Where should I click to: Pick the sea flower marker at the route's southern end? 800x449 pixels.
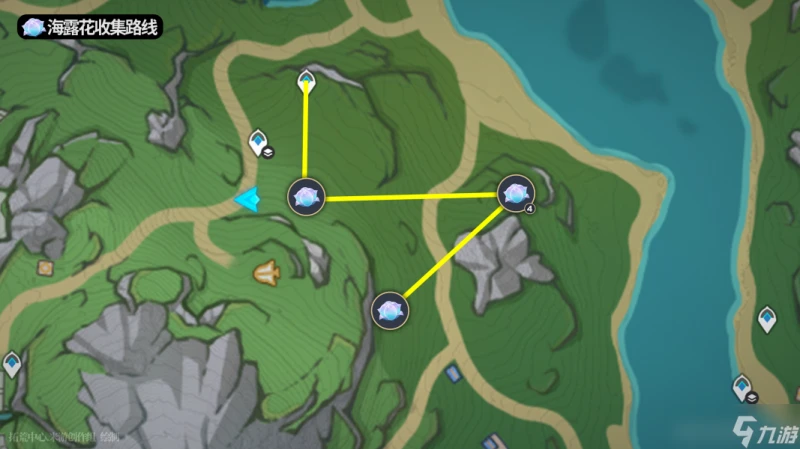390,310
